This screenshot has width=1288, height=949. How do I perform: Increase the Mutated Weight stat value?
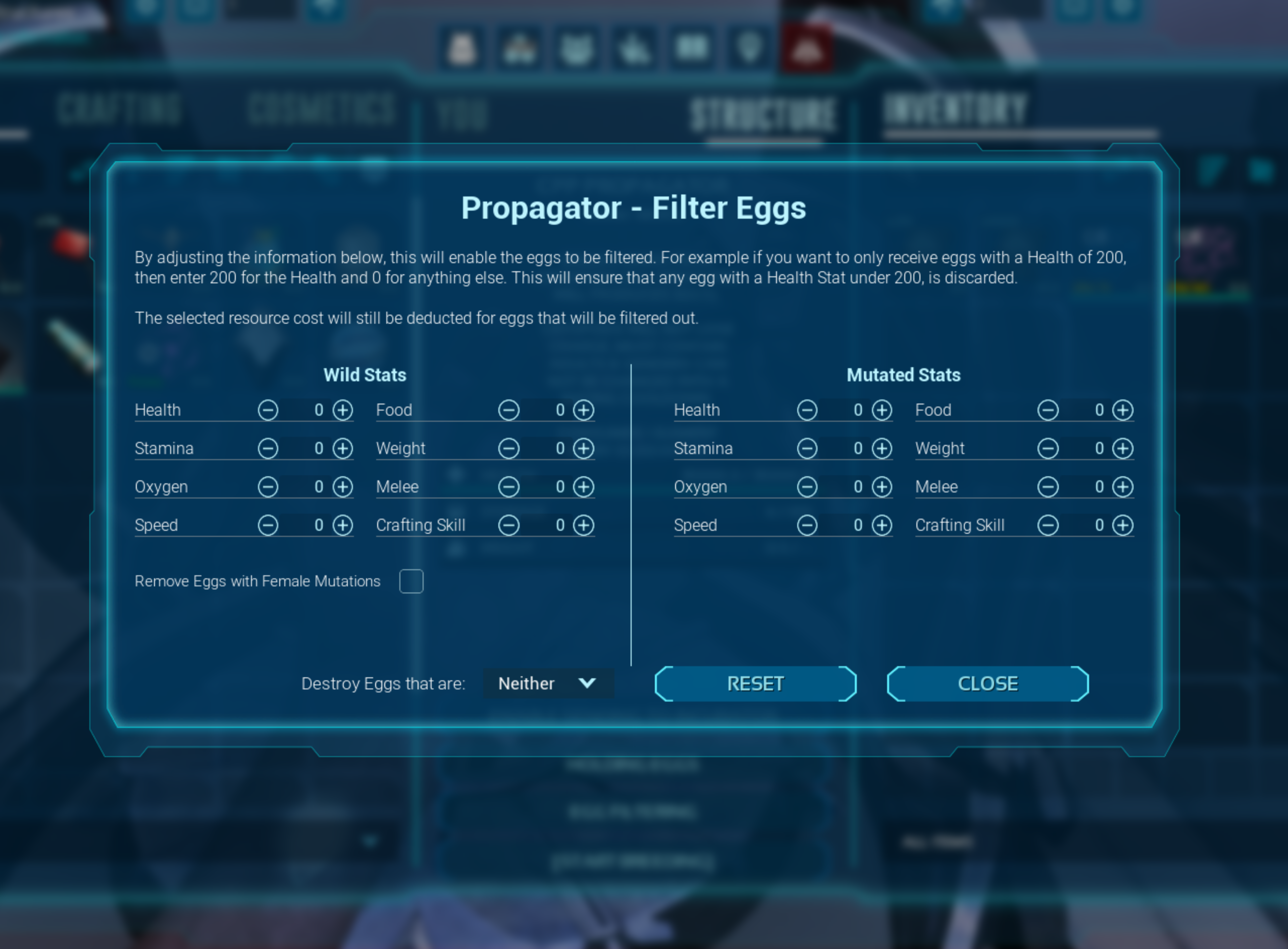[1124, 448]
